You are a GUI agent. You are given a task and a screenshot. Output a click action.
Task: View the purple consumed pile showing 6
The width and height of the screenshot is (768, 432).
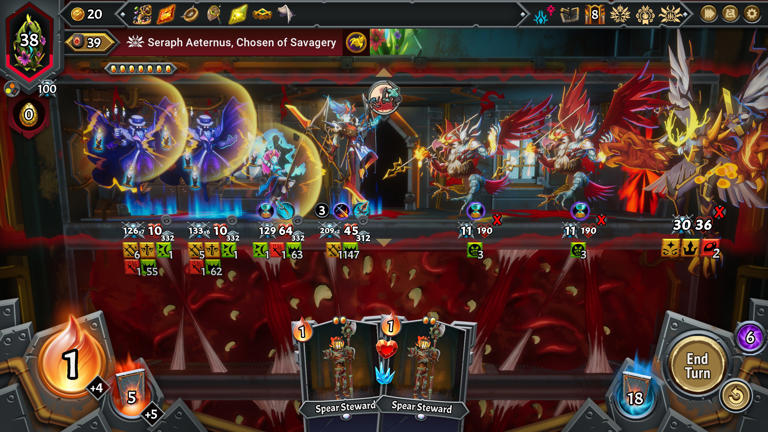750,337
